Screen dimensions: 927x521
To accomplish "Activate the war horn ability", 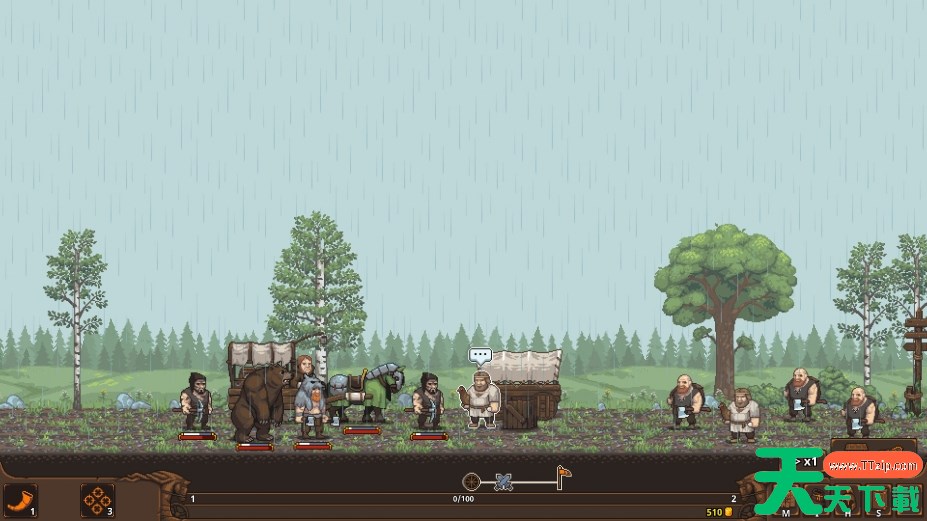I will (19, 499).
